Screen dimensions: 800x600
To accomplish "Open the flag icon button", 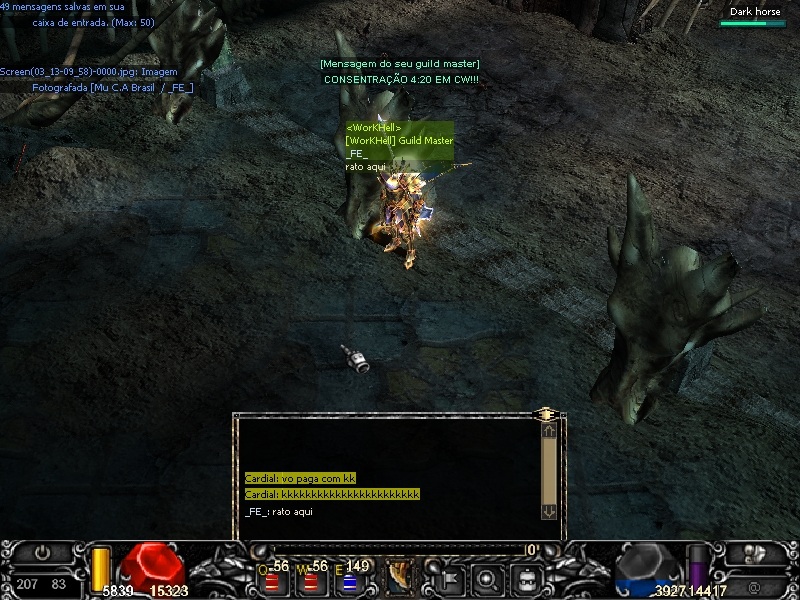I will (444, 577).
